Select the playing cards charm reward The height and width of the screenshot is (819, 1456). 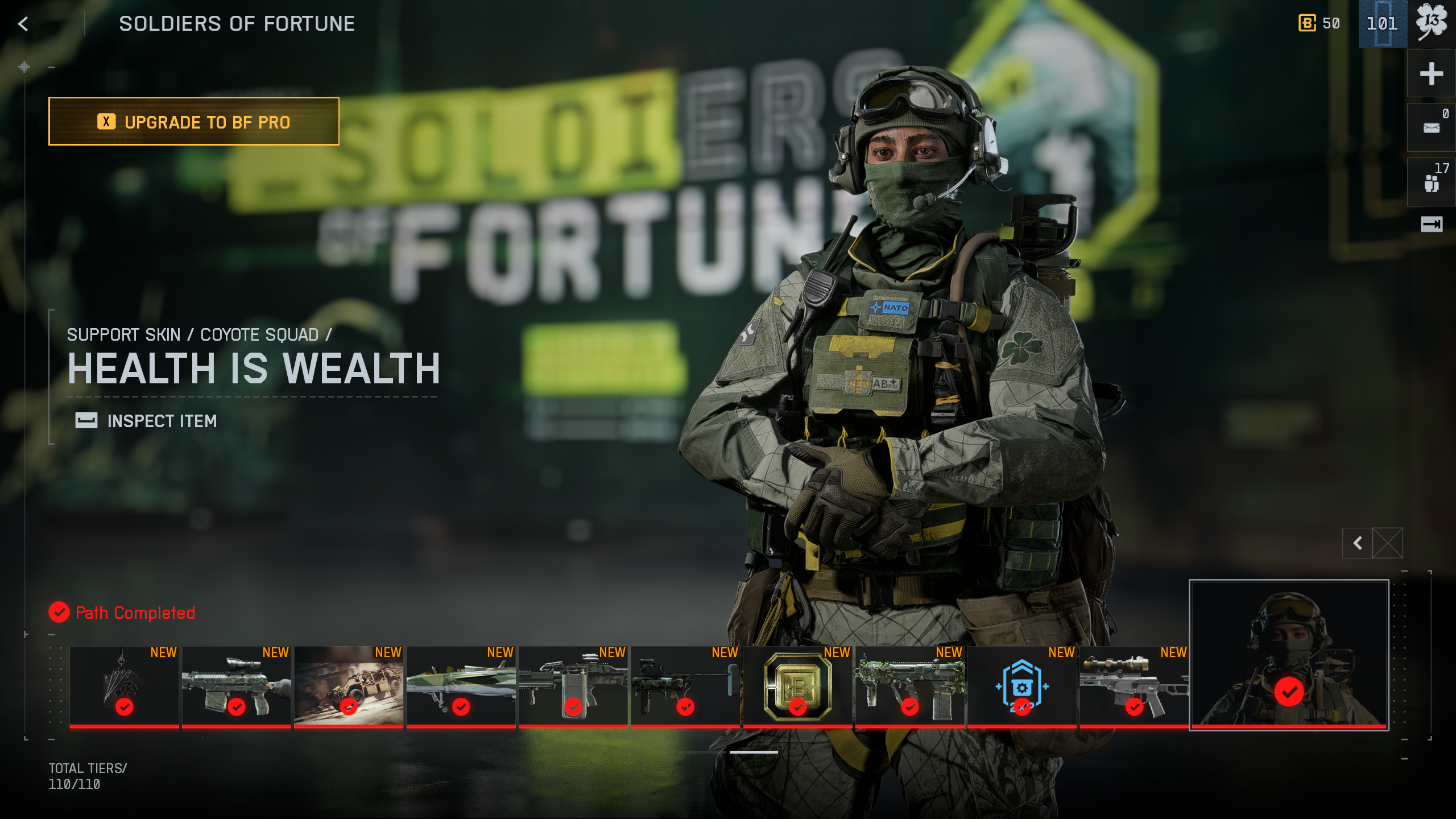tap(124, 686)
